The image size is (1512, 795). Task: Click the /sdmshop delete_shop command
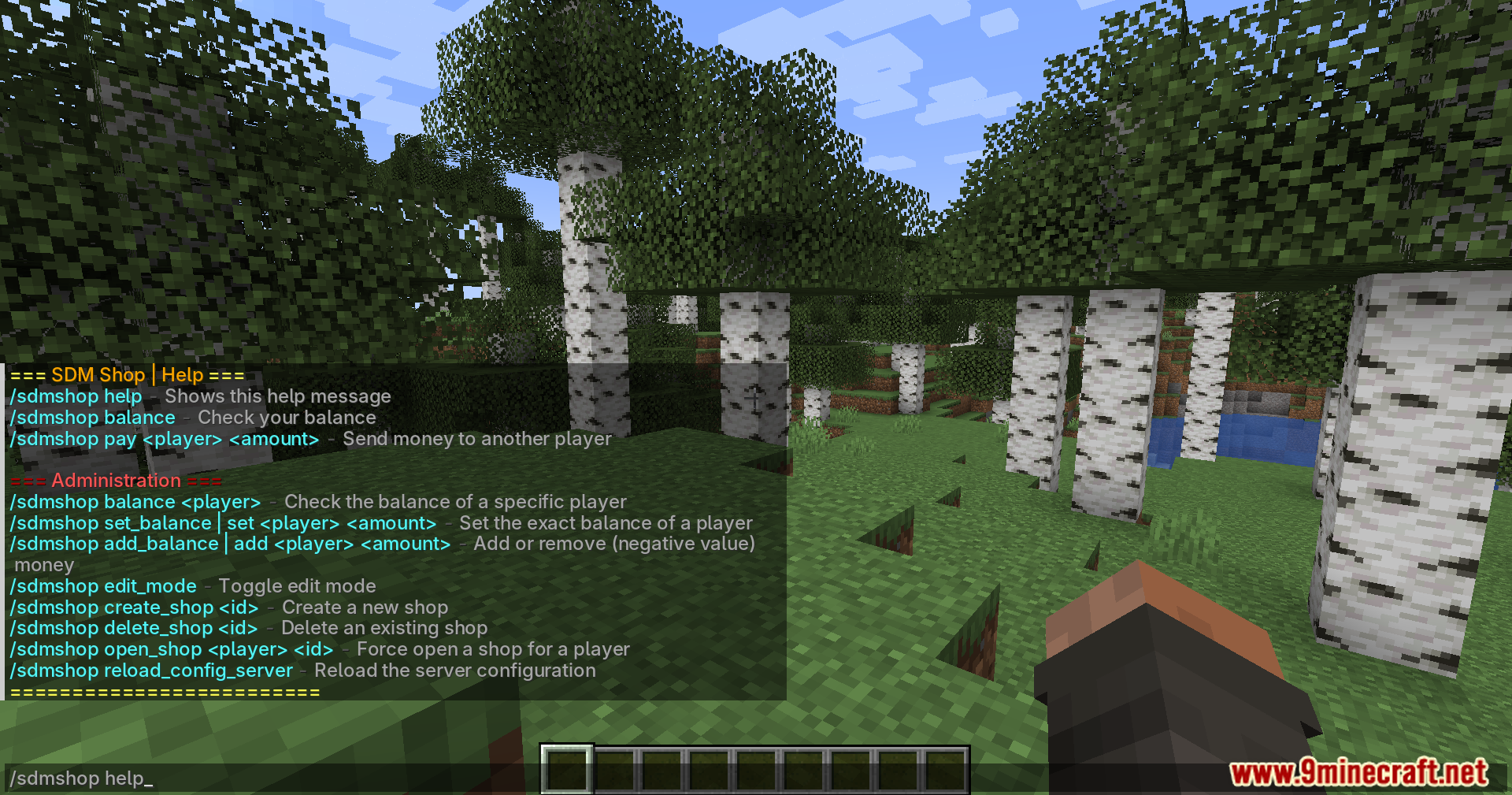pyautogui.click(x=132, y=628)
